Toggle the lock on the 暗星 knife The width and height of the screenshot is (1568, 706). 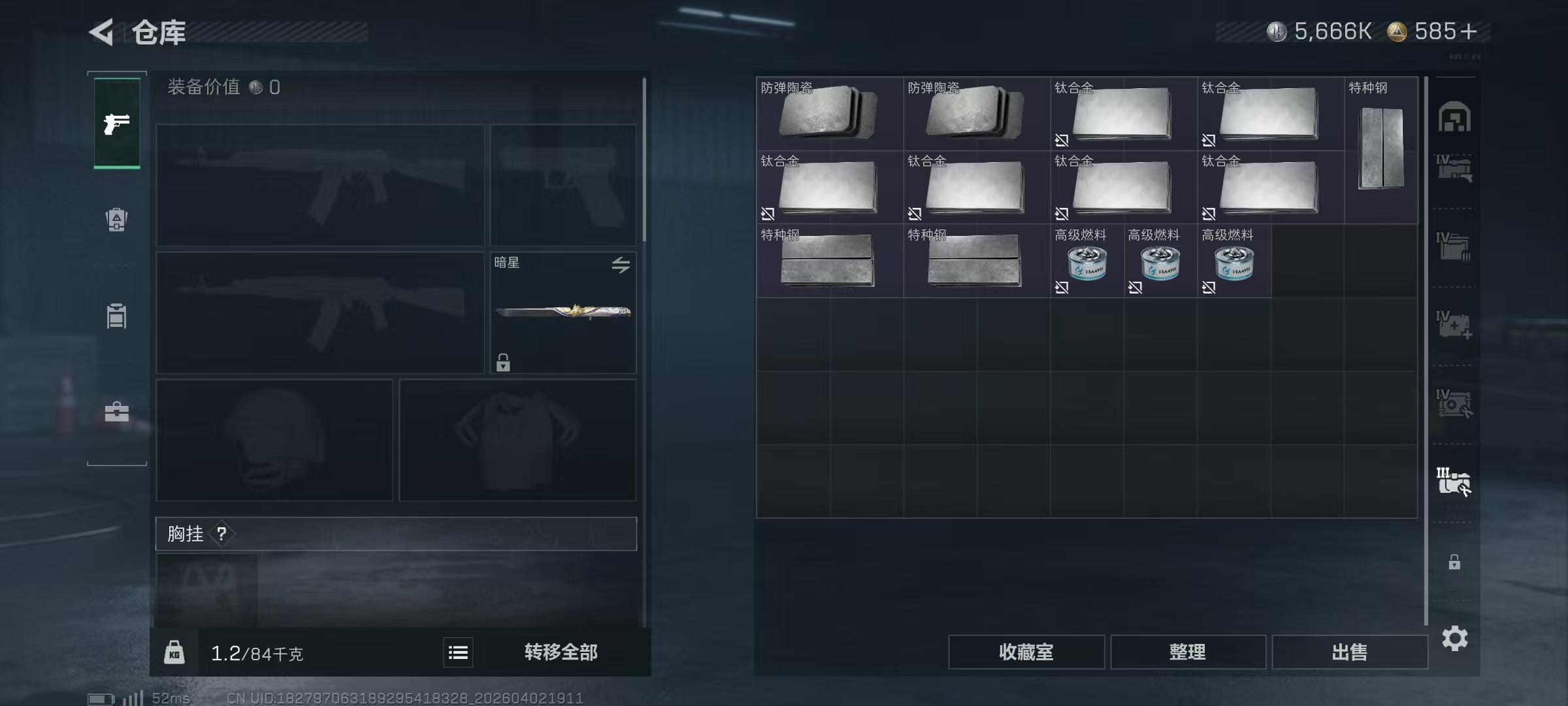tap(502, 361)
